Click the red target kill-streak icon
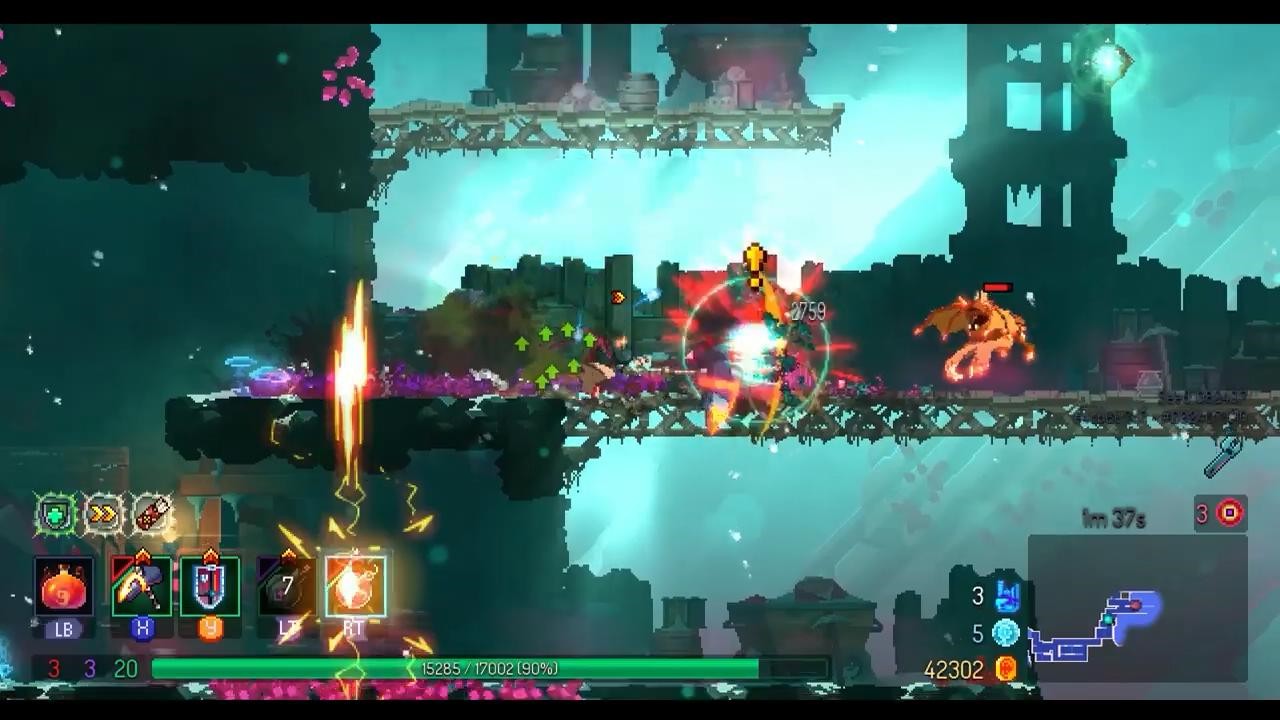1280x720 pixels. [1229, 513]
